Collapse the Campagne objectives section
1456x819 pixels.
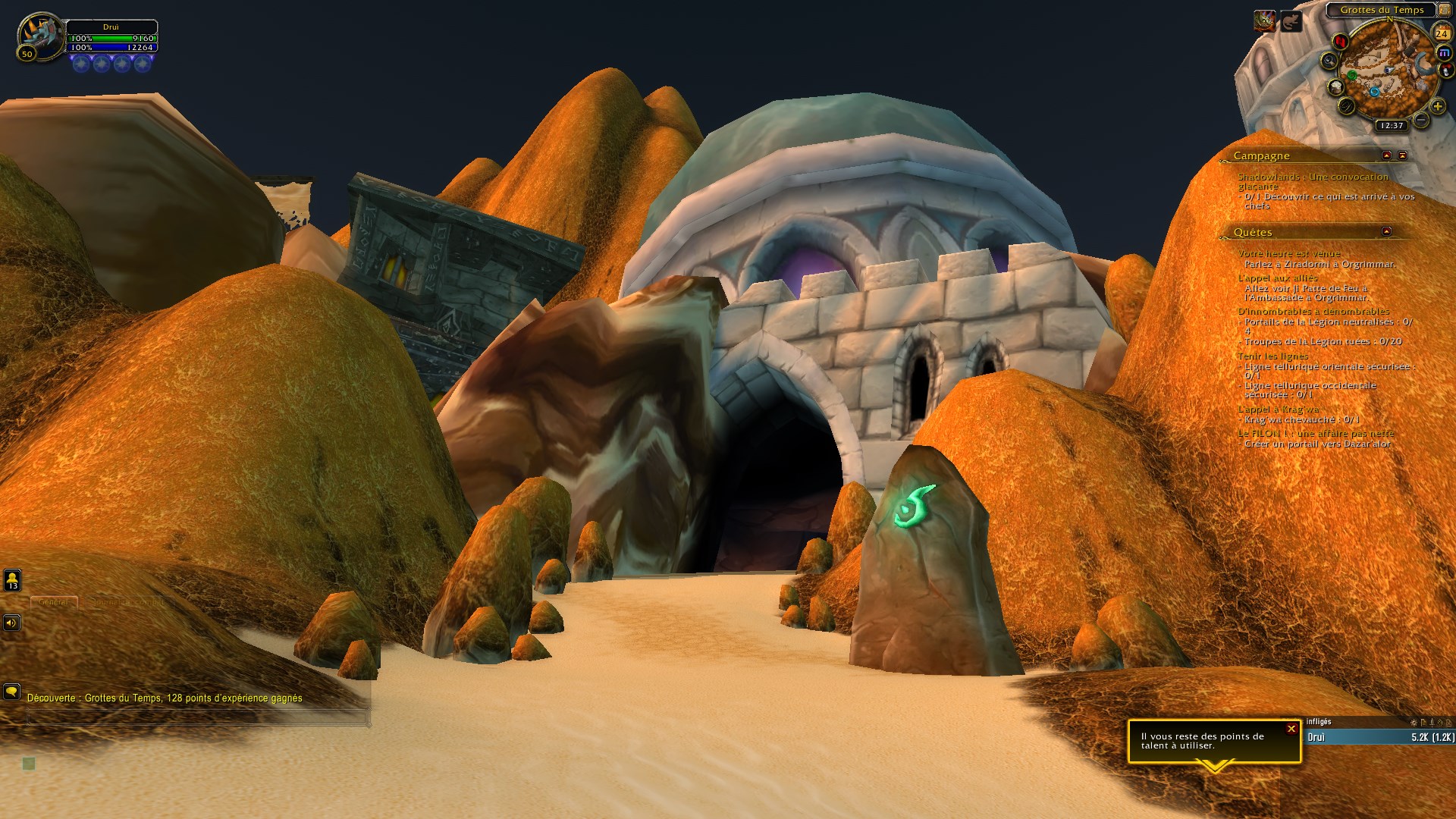1388,155
